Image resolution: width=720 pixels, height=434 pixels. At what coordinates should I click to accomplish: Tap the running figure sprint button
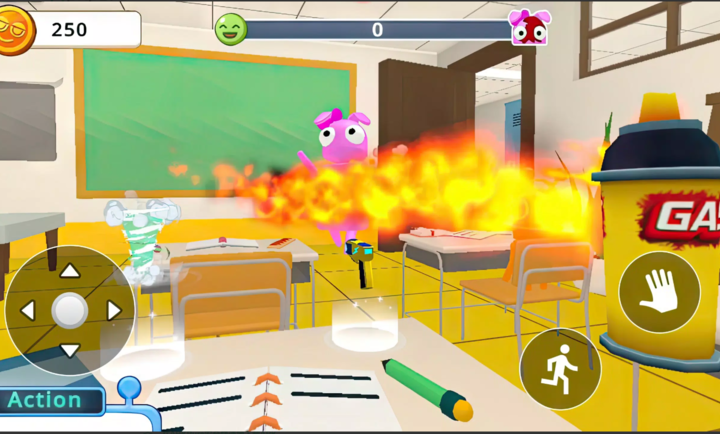[x=560, y=368]
